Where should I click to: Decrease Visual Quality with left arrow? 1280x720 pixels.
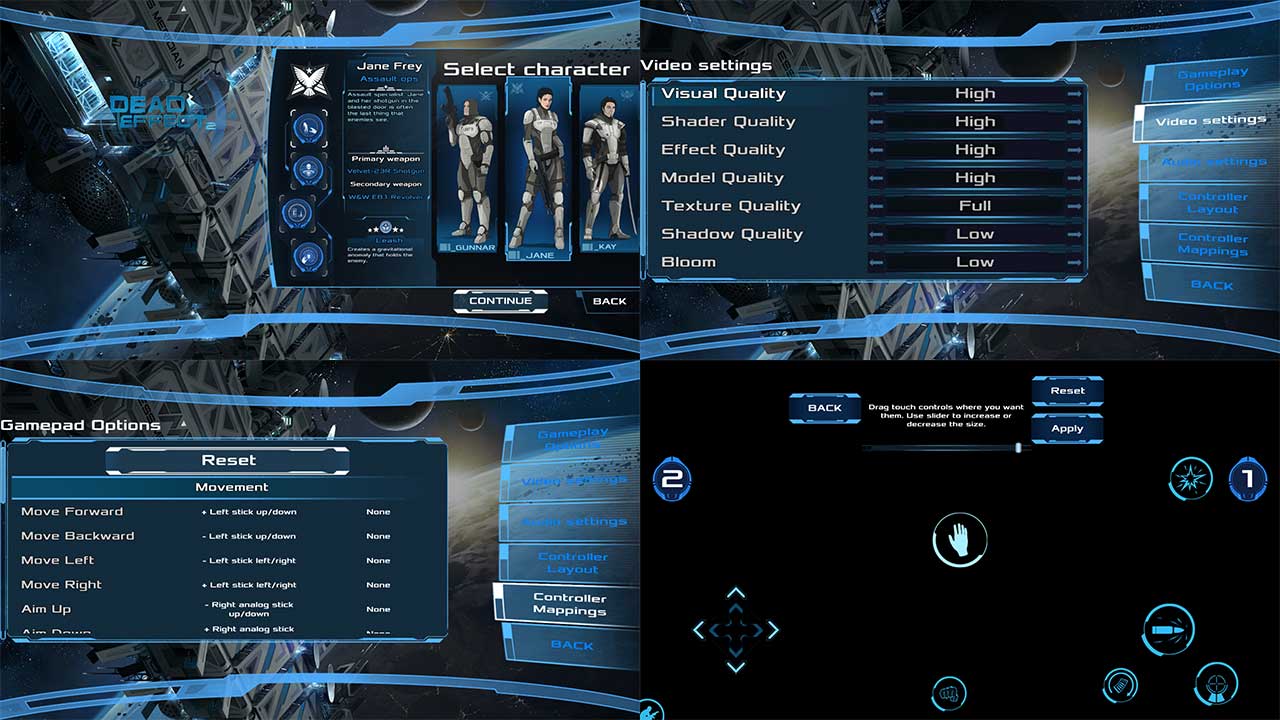pos(877,93)
